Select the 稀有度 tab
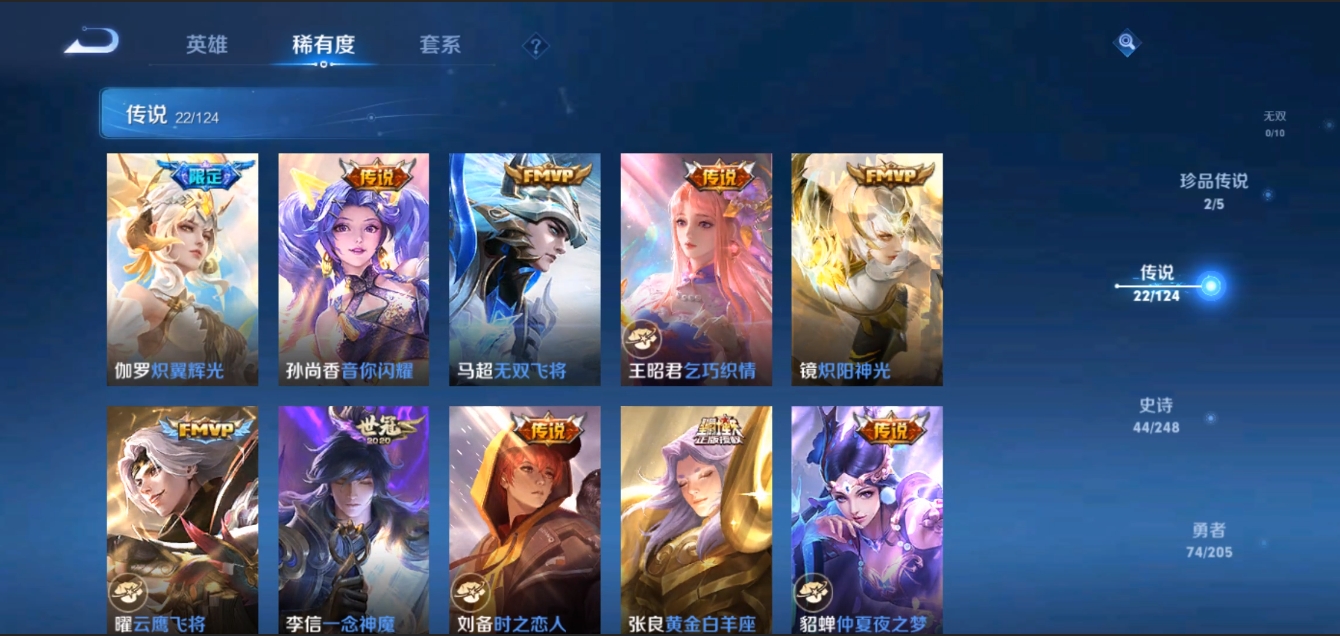The width and height of the screenshot is (1340, 636). pos(323,45)
